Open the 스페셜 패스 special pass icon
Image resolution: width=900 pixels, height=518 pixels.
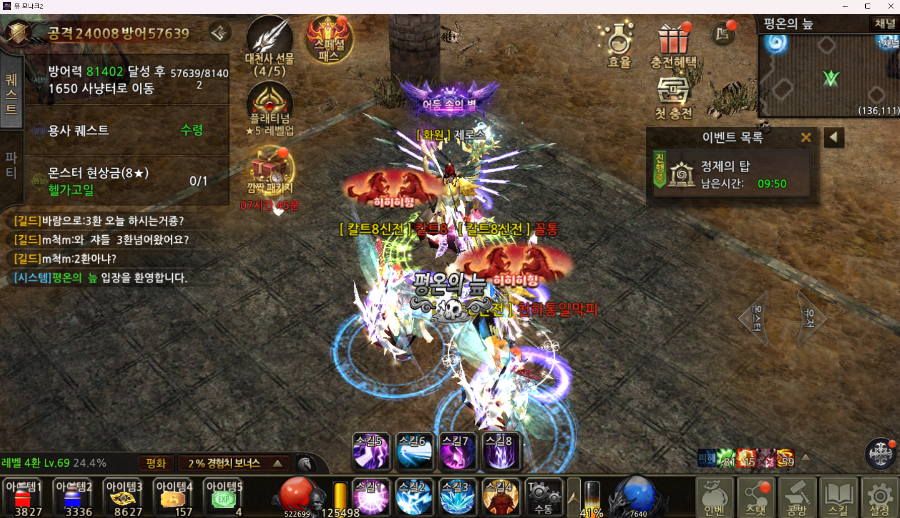coord(328,40)
